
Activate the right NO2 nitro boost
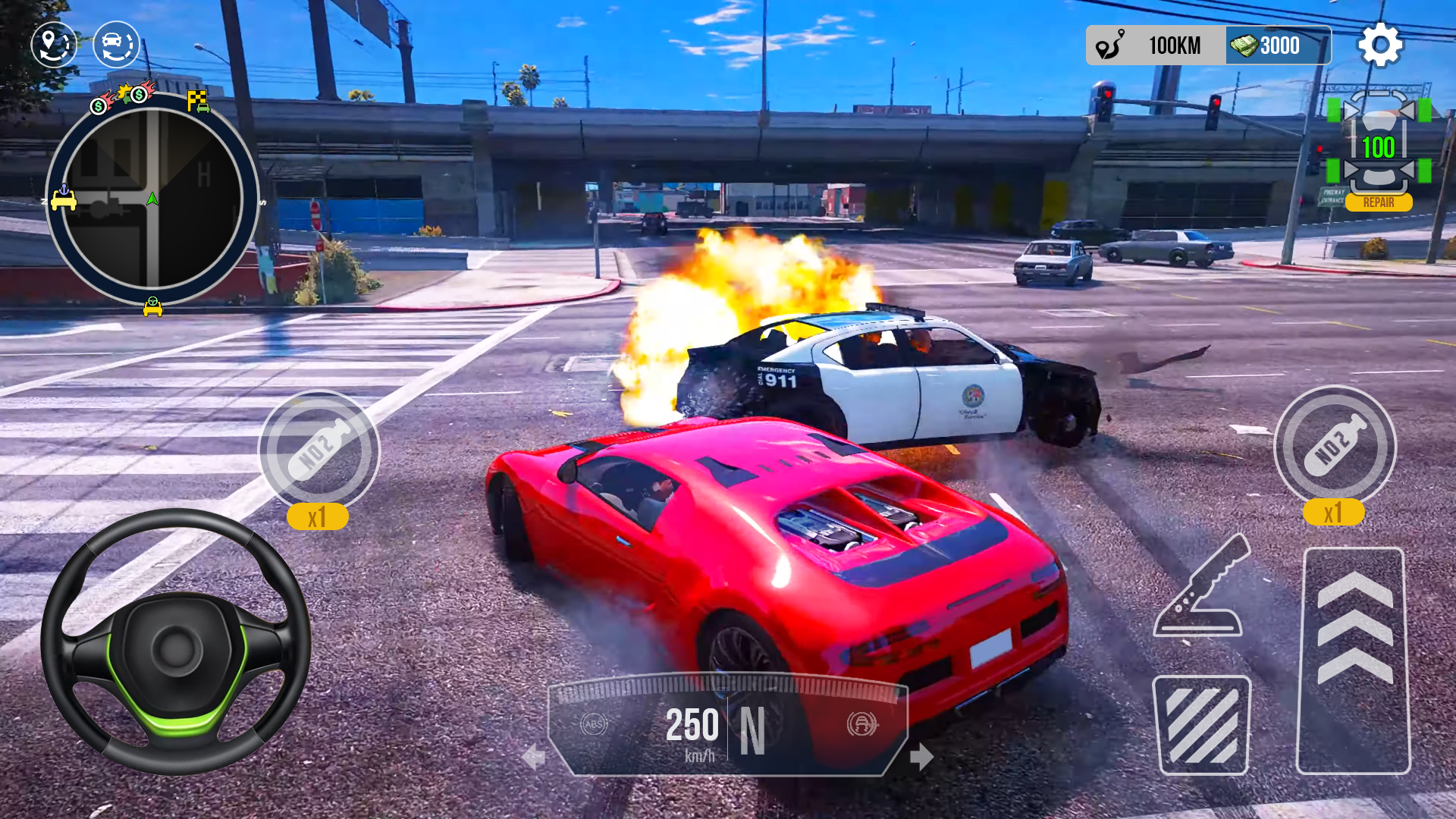(x=1335, y=446)
